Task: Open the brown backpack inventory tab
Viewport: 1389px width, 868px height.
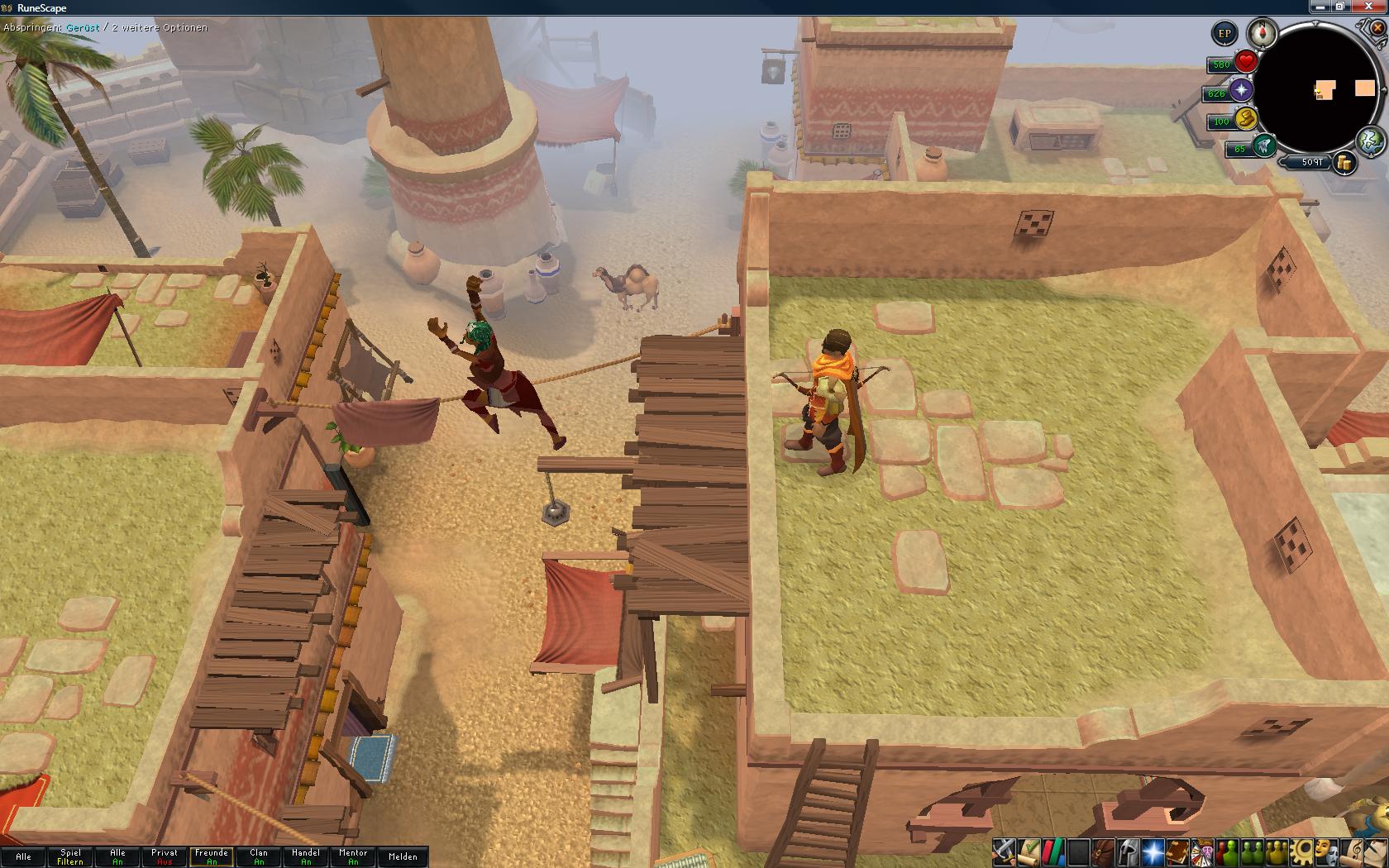Action: tap(1104, 851)
